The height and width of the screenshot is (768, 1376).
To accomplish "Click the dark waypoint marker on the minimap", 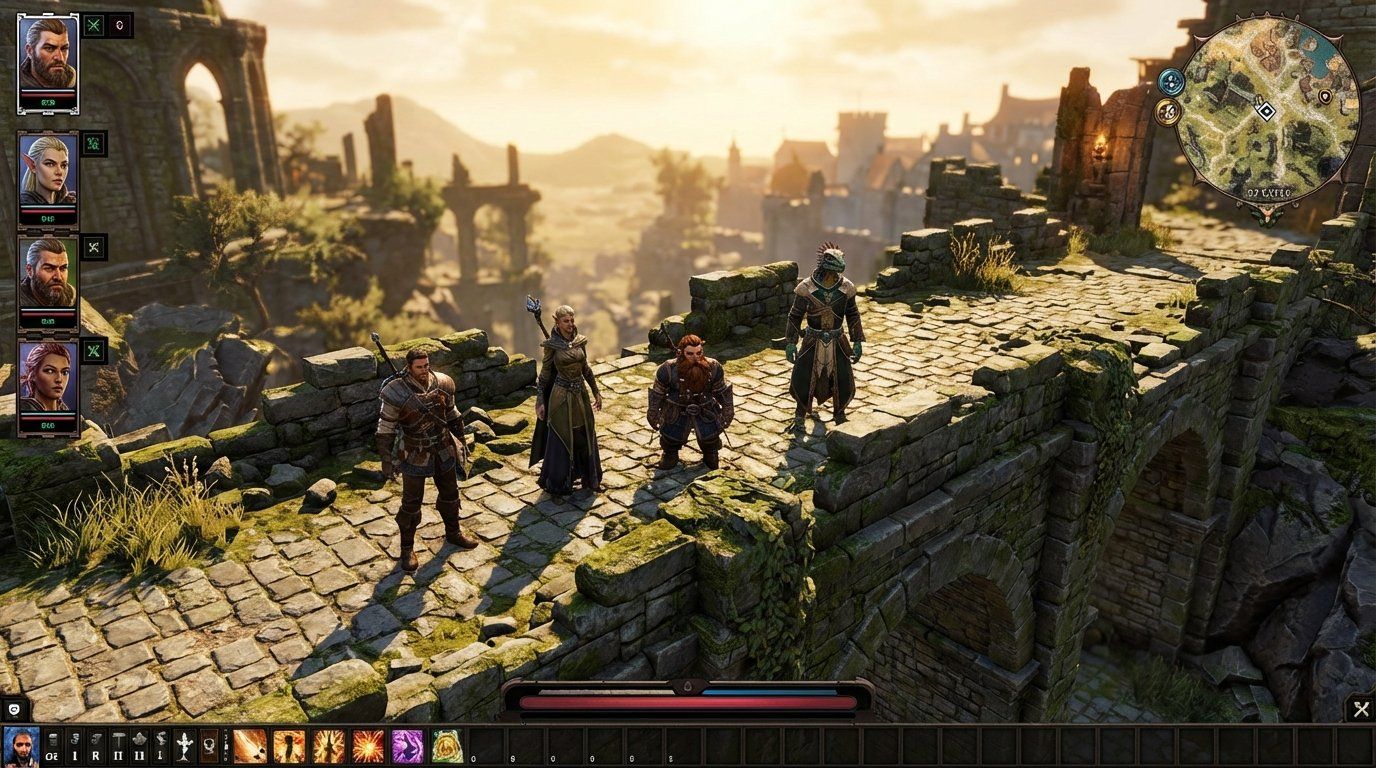I will pos(1325,96).
